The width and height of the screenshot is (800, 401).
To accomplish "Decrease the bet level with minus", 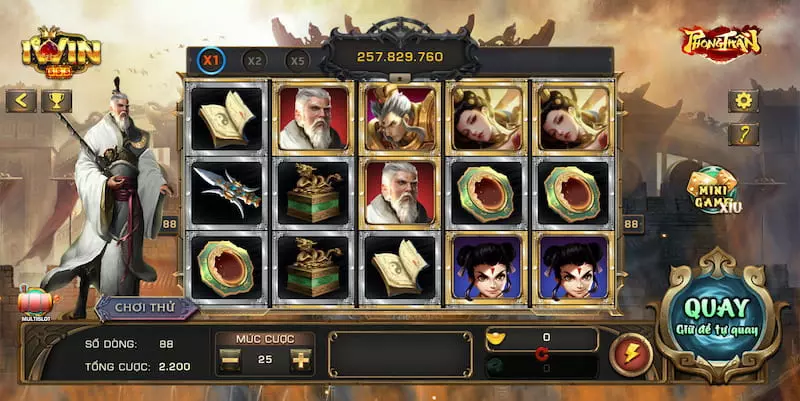I will pos(231,359).
